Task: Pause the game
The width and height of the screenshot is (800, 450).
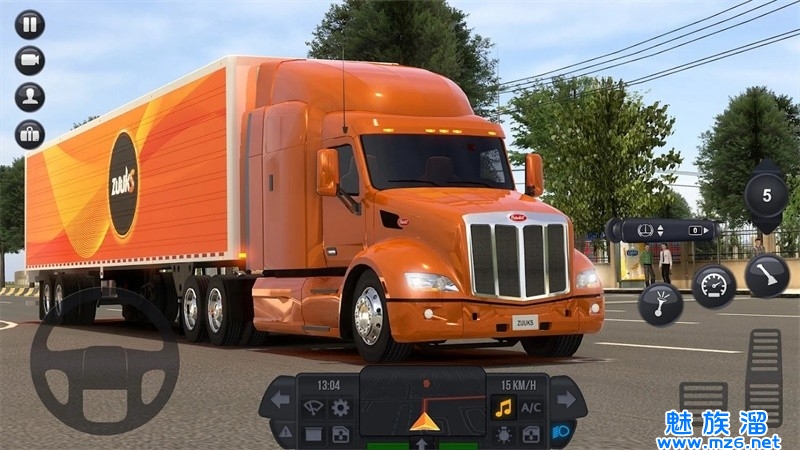Action: (x=29, y=24)
